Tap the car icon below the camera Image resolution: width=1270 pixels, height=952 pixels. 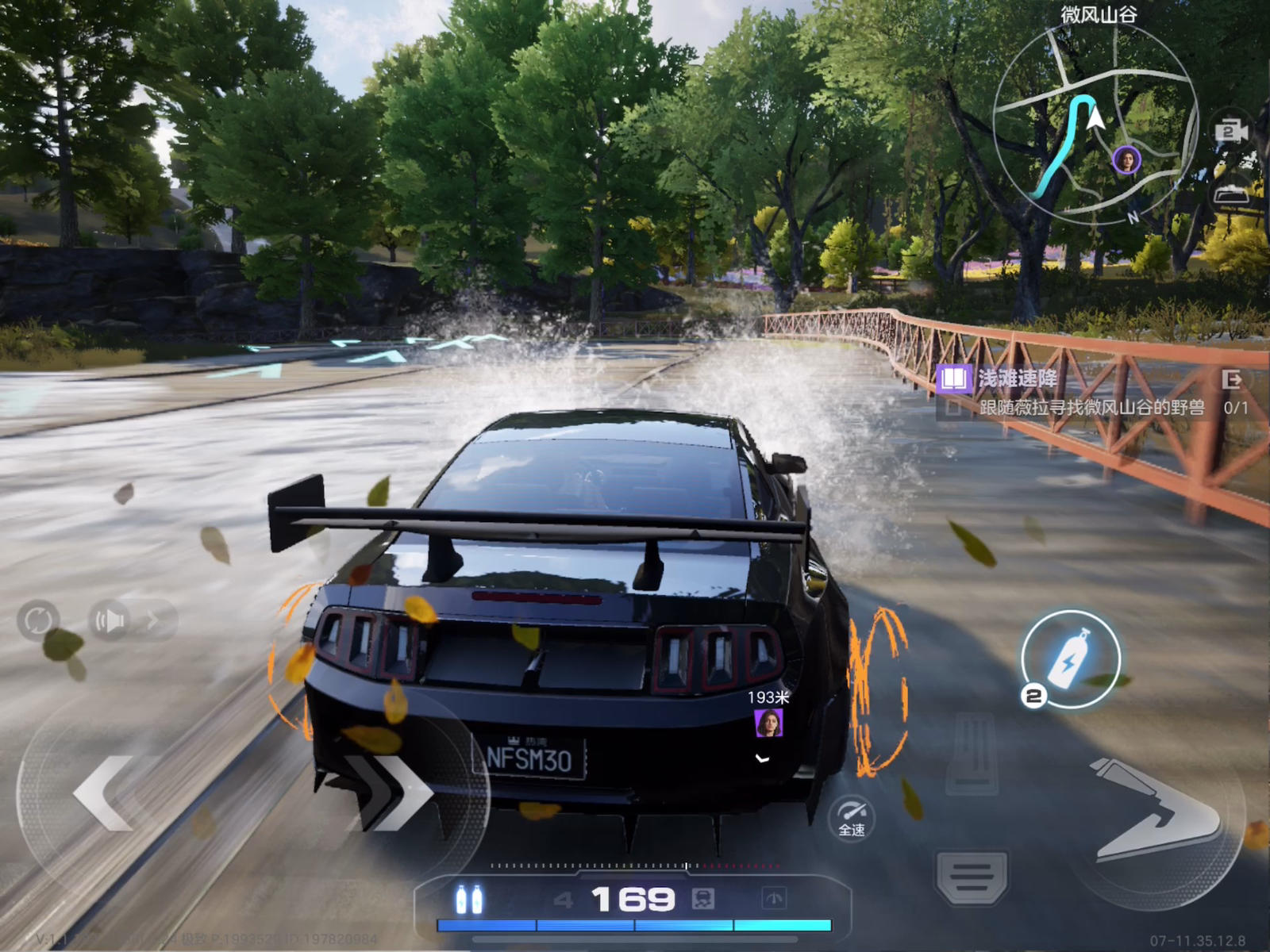[x=1230, y=194]
